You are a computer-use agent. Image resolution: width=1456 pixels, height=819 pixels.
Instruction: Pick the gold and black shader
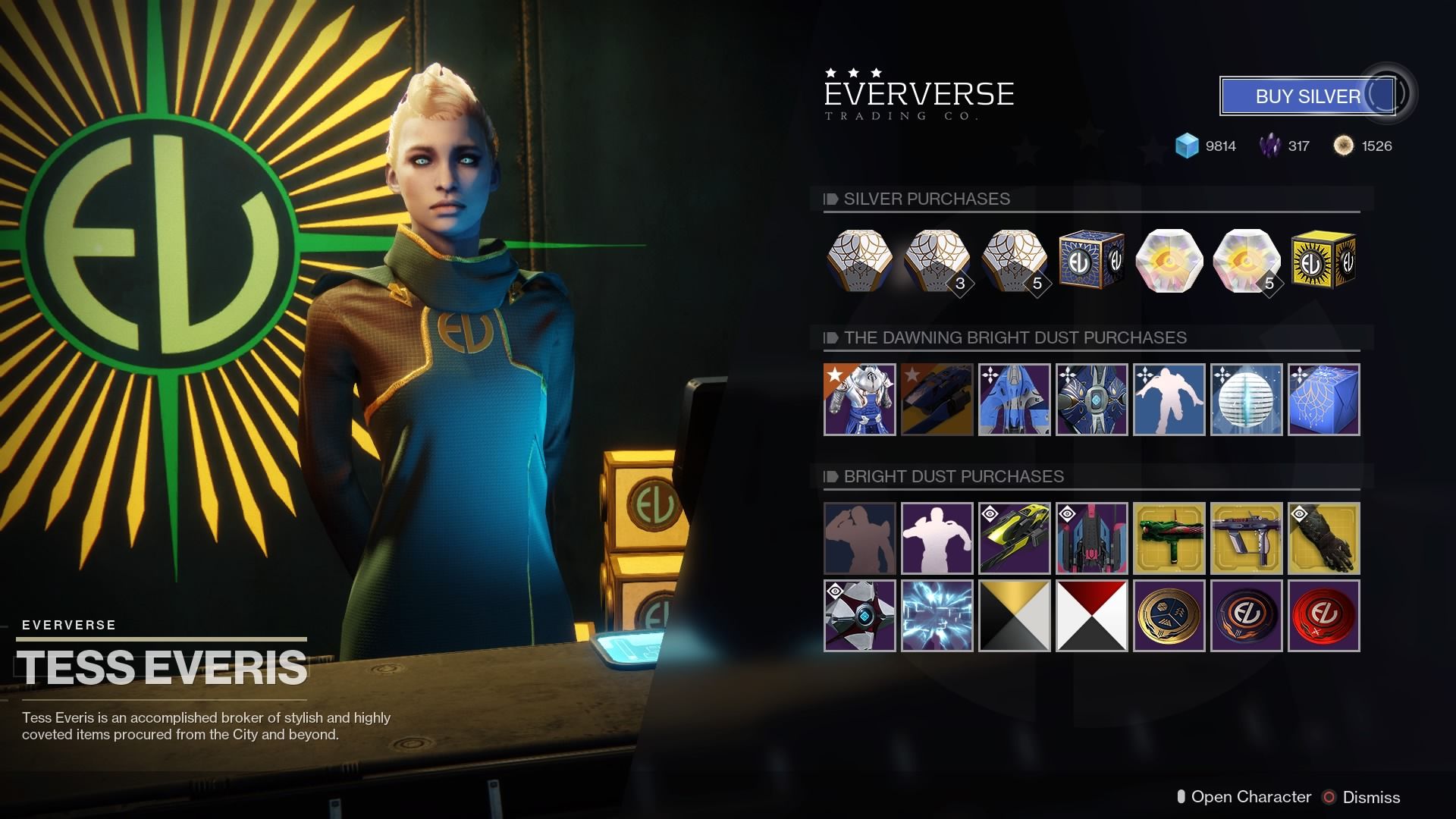tap(1014, 616)
